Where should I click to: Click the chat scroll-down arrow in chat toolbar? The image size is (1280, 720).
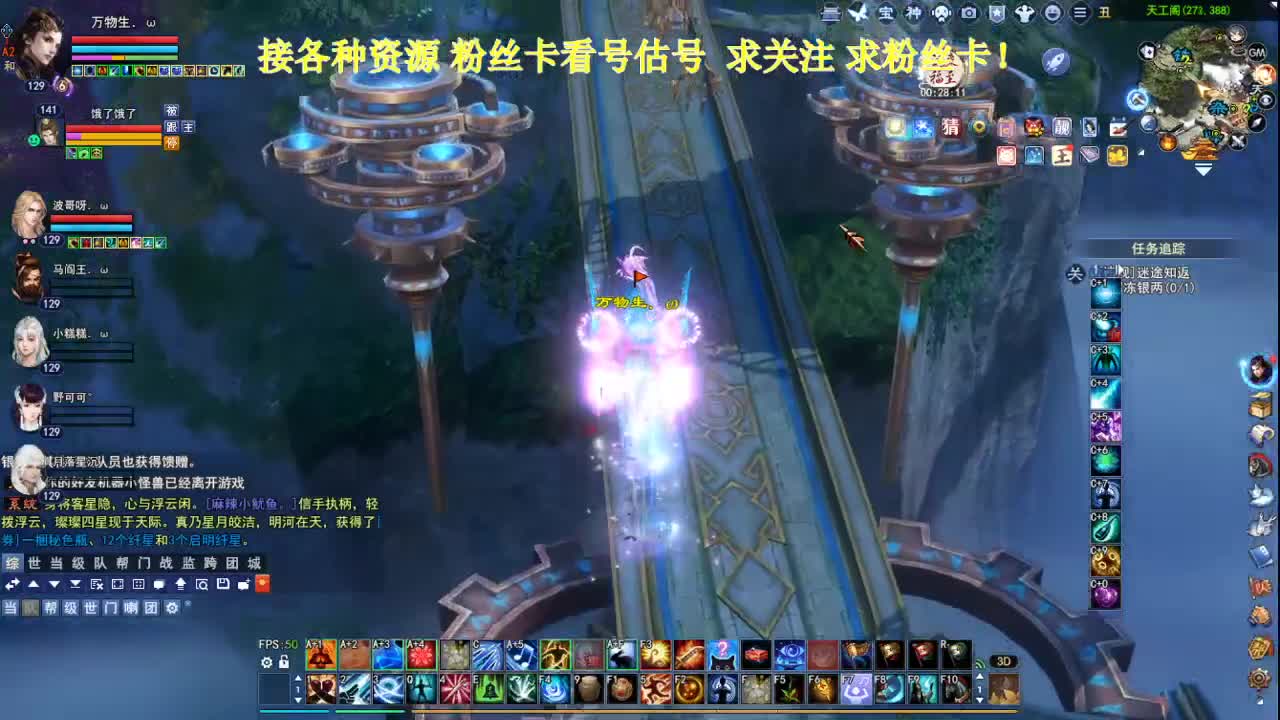[x=53, y=585]
